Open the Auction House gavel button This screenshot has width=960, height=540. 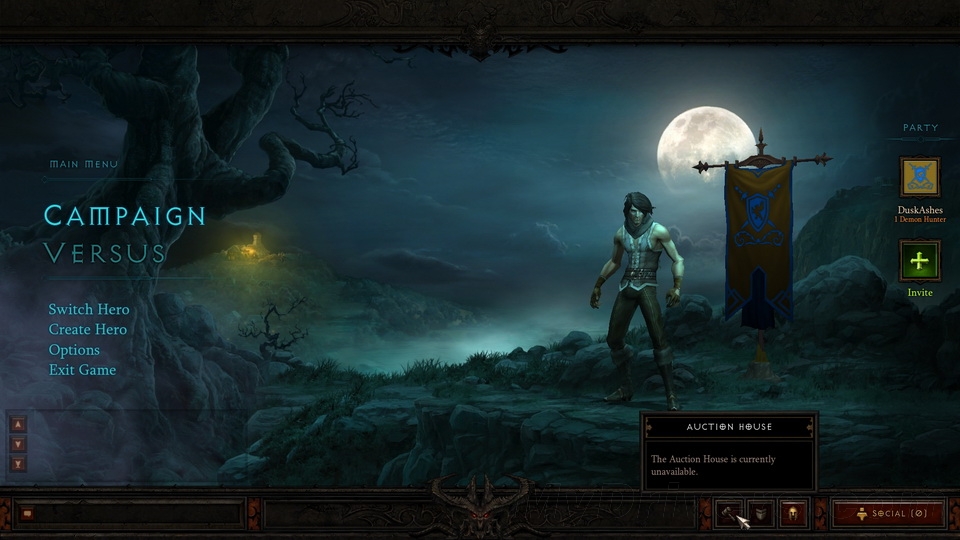[x=730, y=513]
